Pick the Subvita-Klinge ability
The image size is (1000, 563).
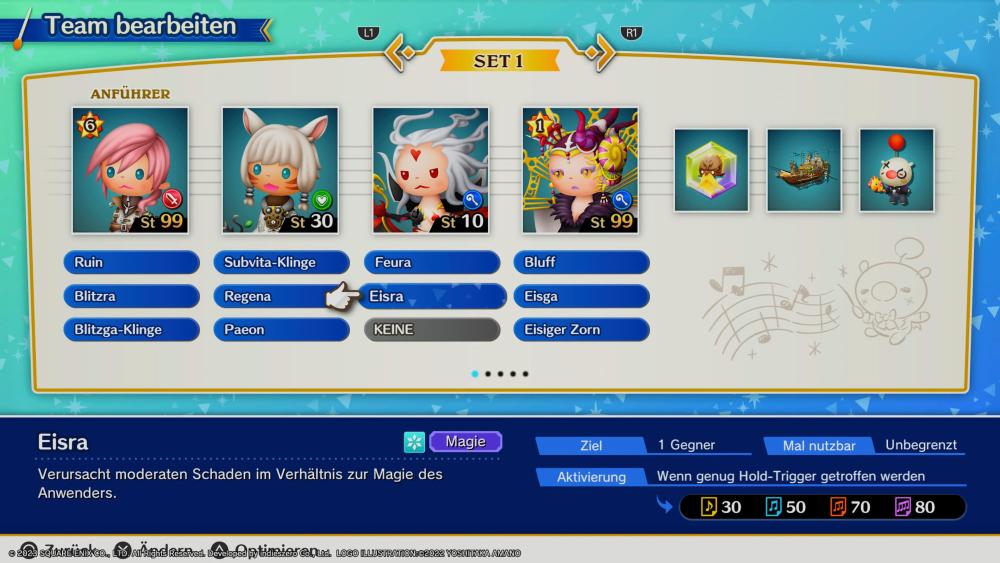(281, 263)
